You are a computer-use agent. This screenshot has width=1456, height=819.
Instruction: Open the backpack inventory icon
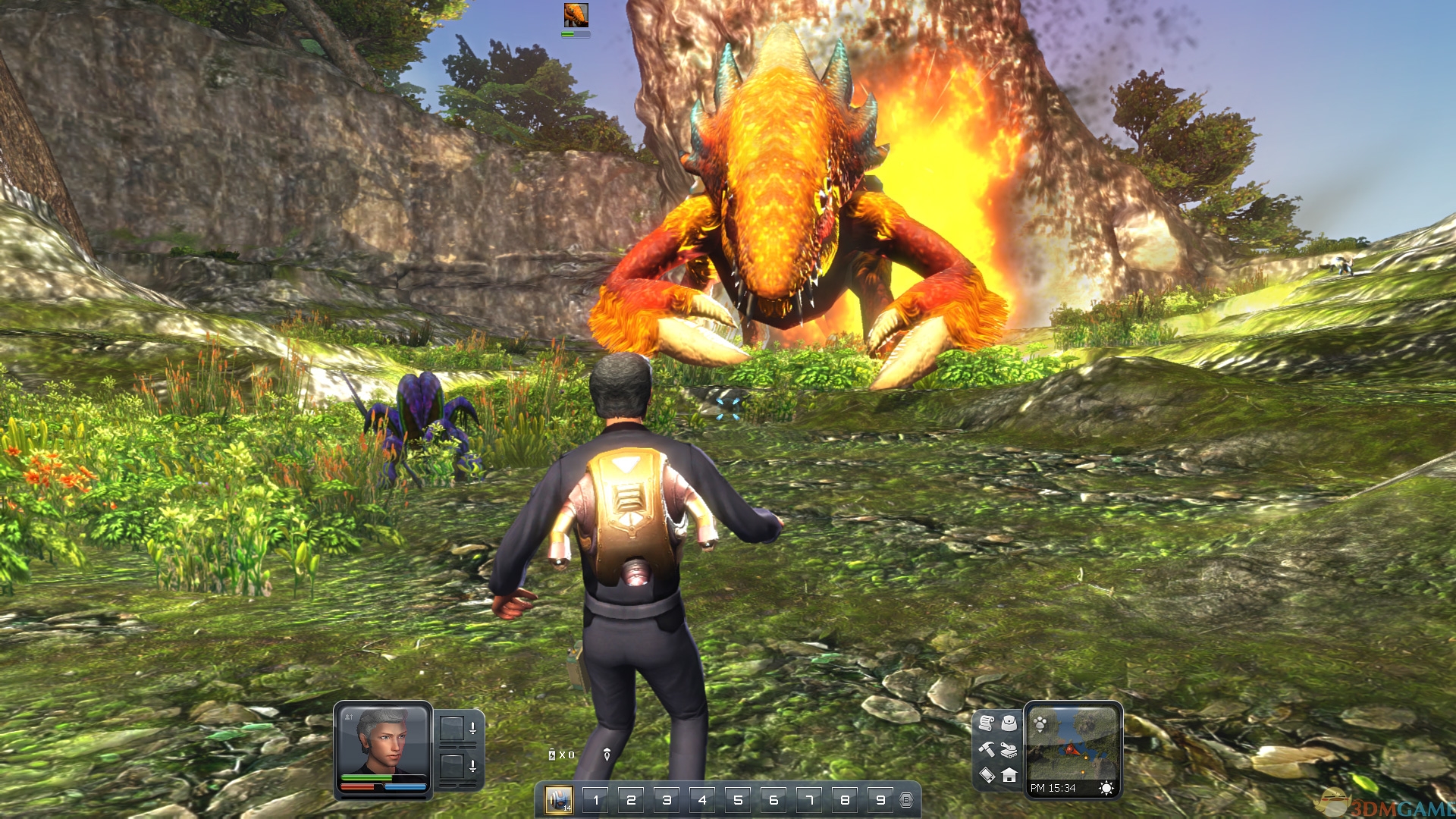[x=1009, y=723]
